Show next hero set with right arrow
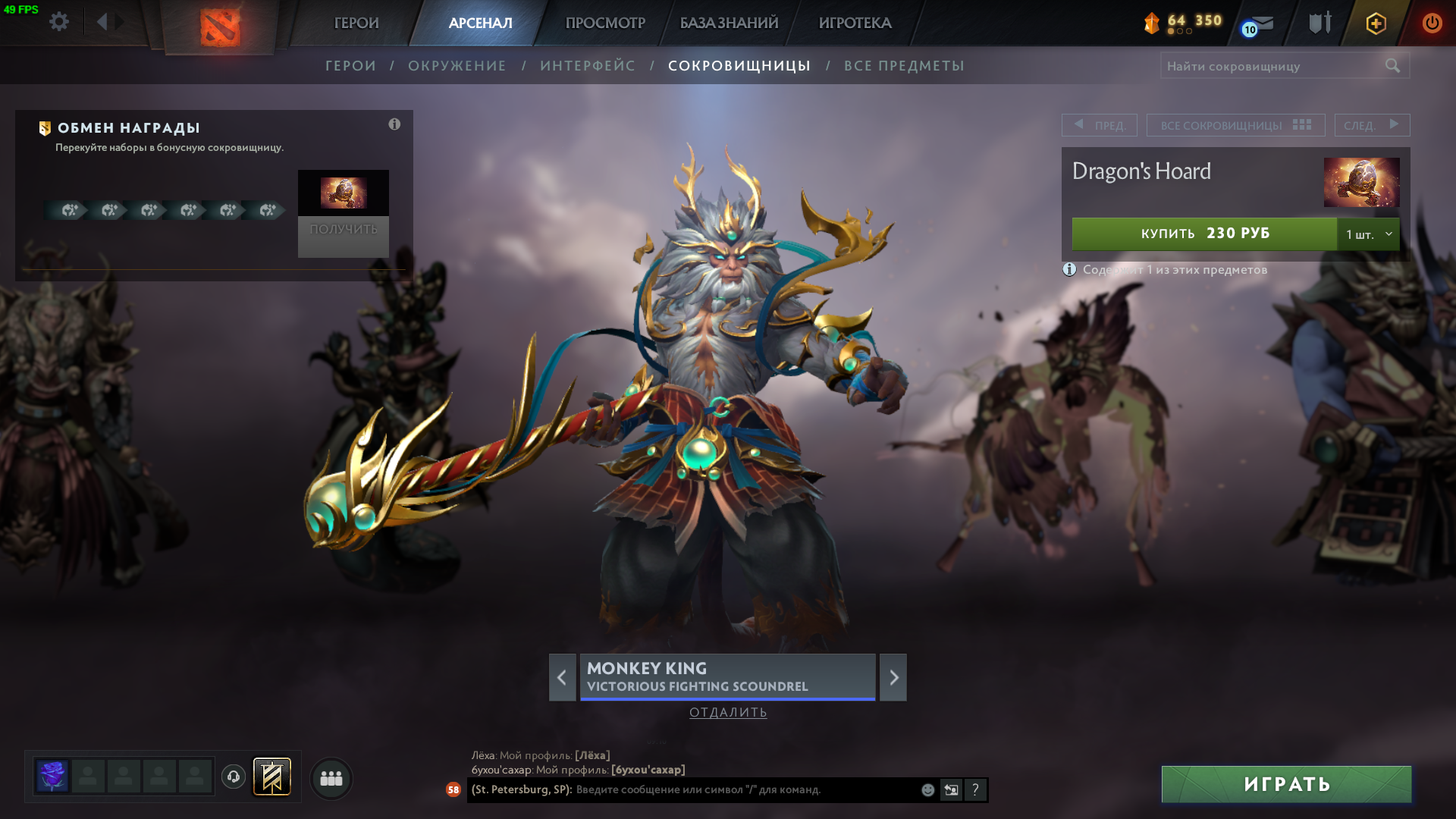The image size is (1456, 819). (893, 677)
